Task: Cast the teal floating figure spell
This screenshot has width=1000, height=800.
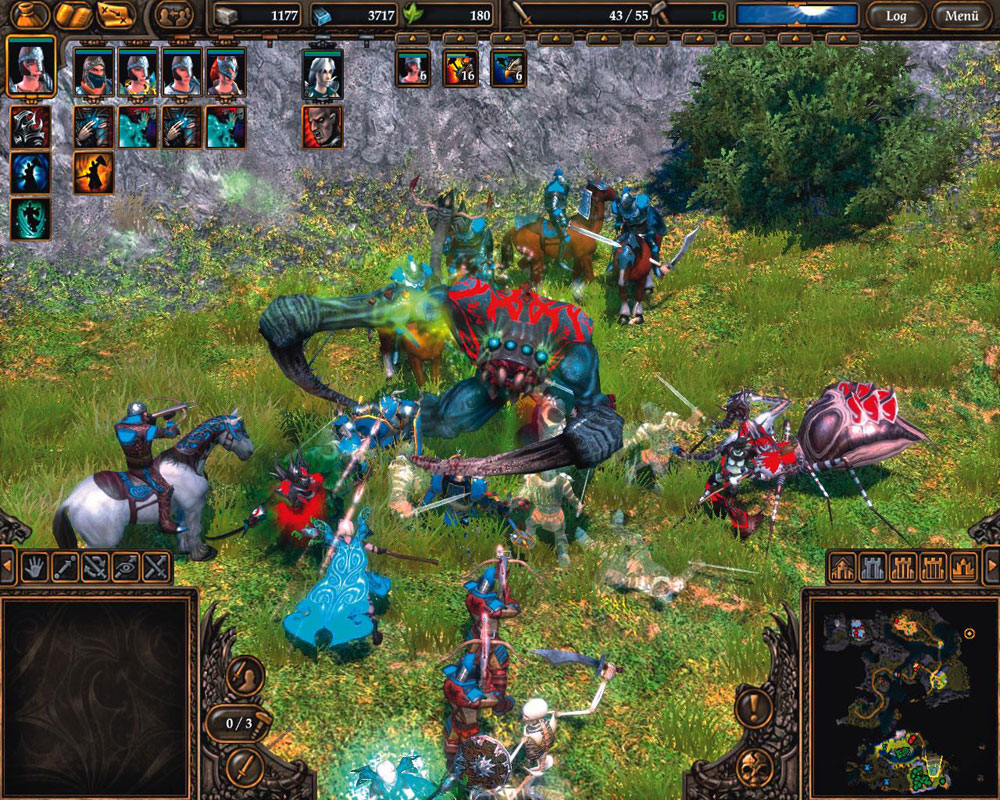Action: click(30, 218)
